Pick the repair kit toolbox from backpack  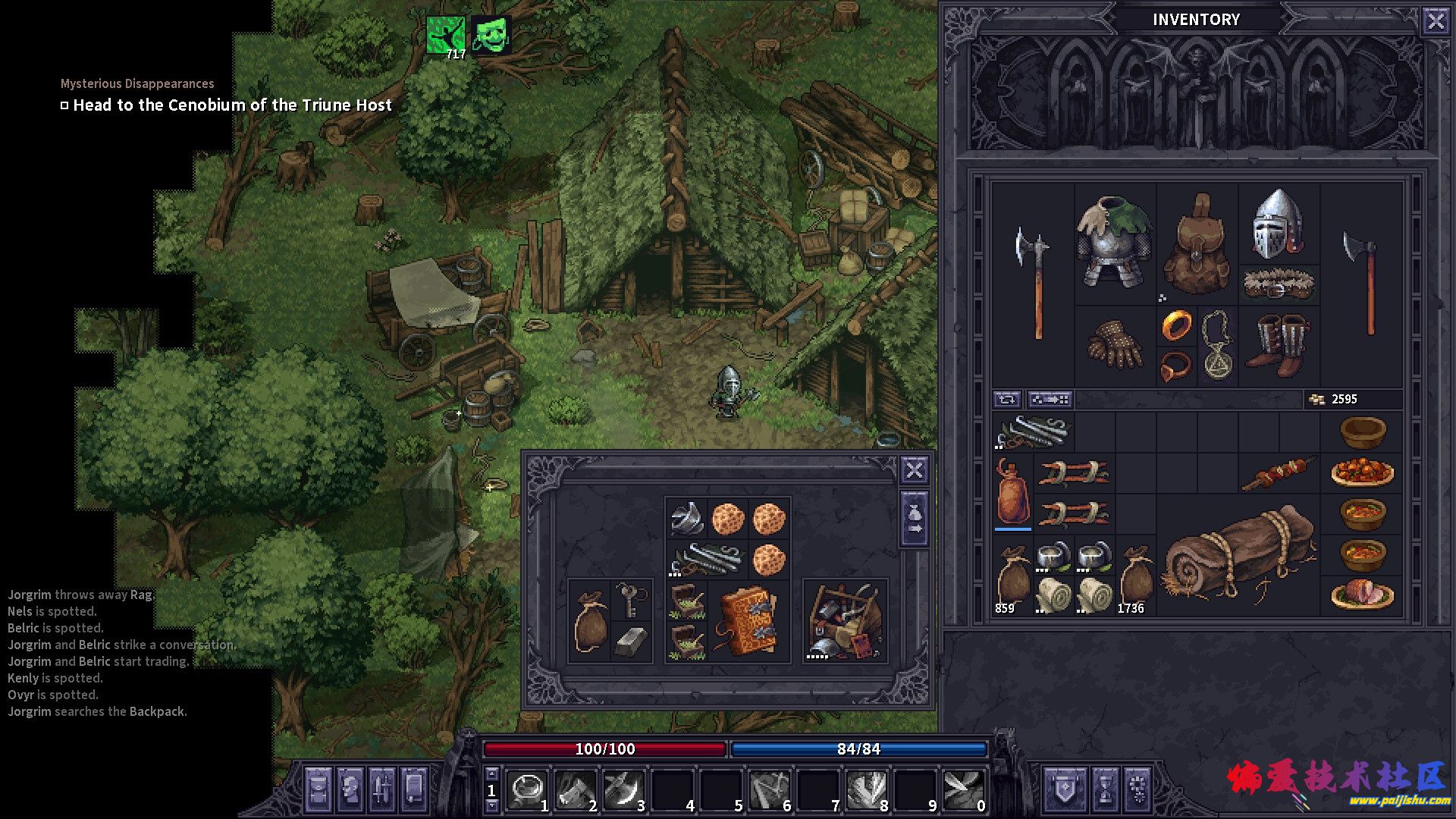click(845, 622)
